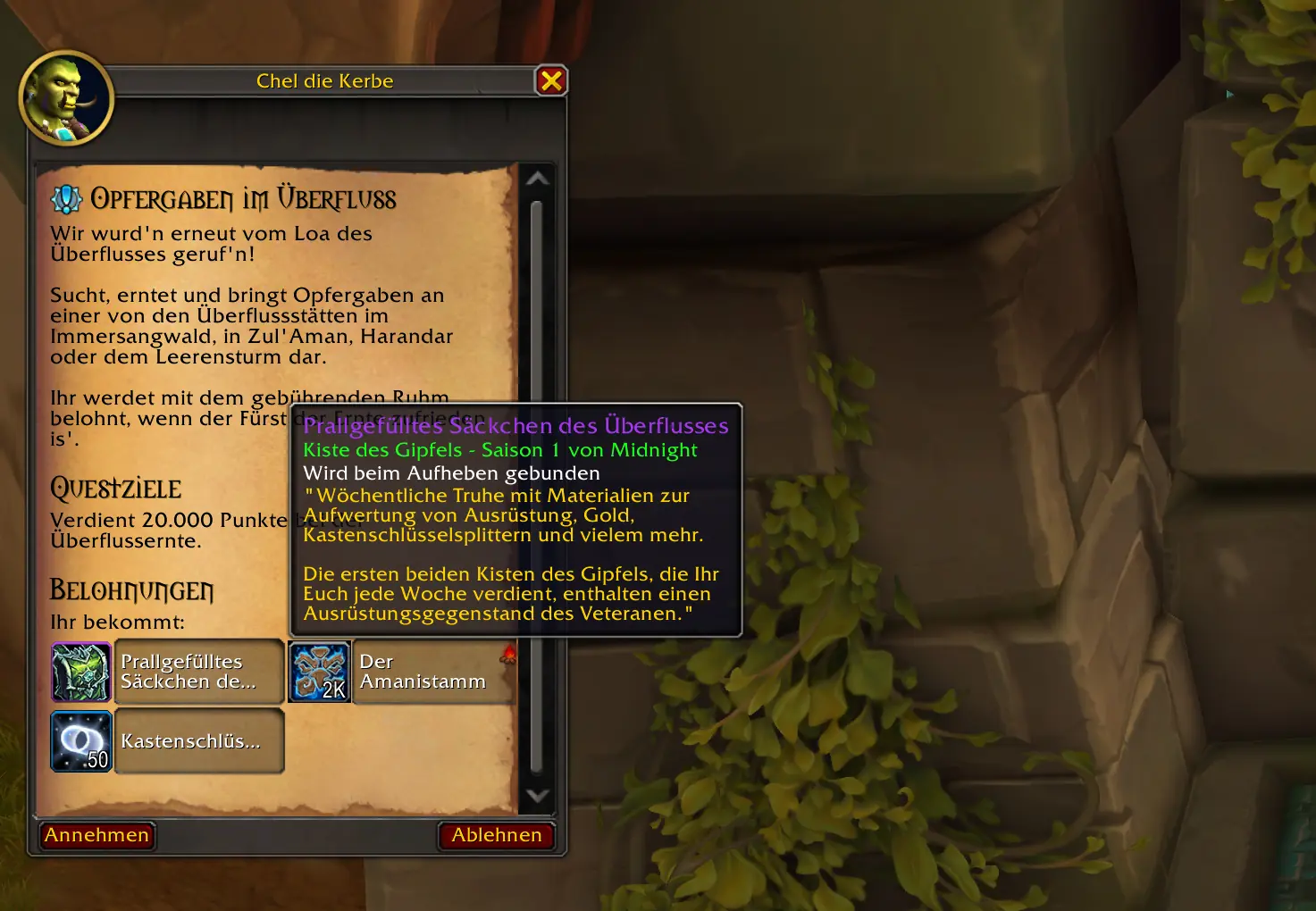Select the Prallgefülltes Säckchen reward icon
The width and height of the screenshot is (1316, 911).
tap(81, 673)
